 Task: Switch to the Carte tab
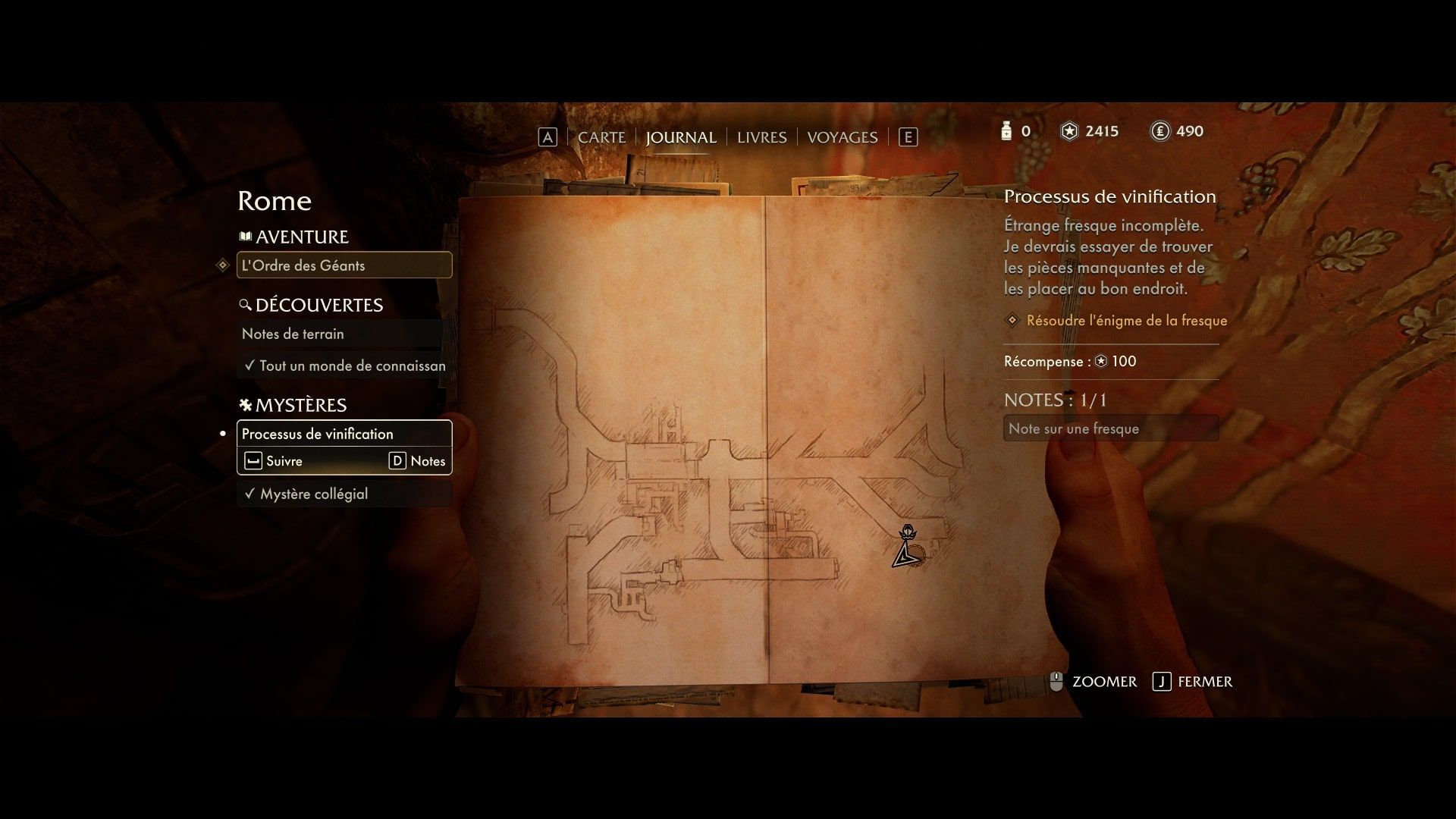pyautogui.click(x=601, y=137)
